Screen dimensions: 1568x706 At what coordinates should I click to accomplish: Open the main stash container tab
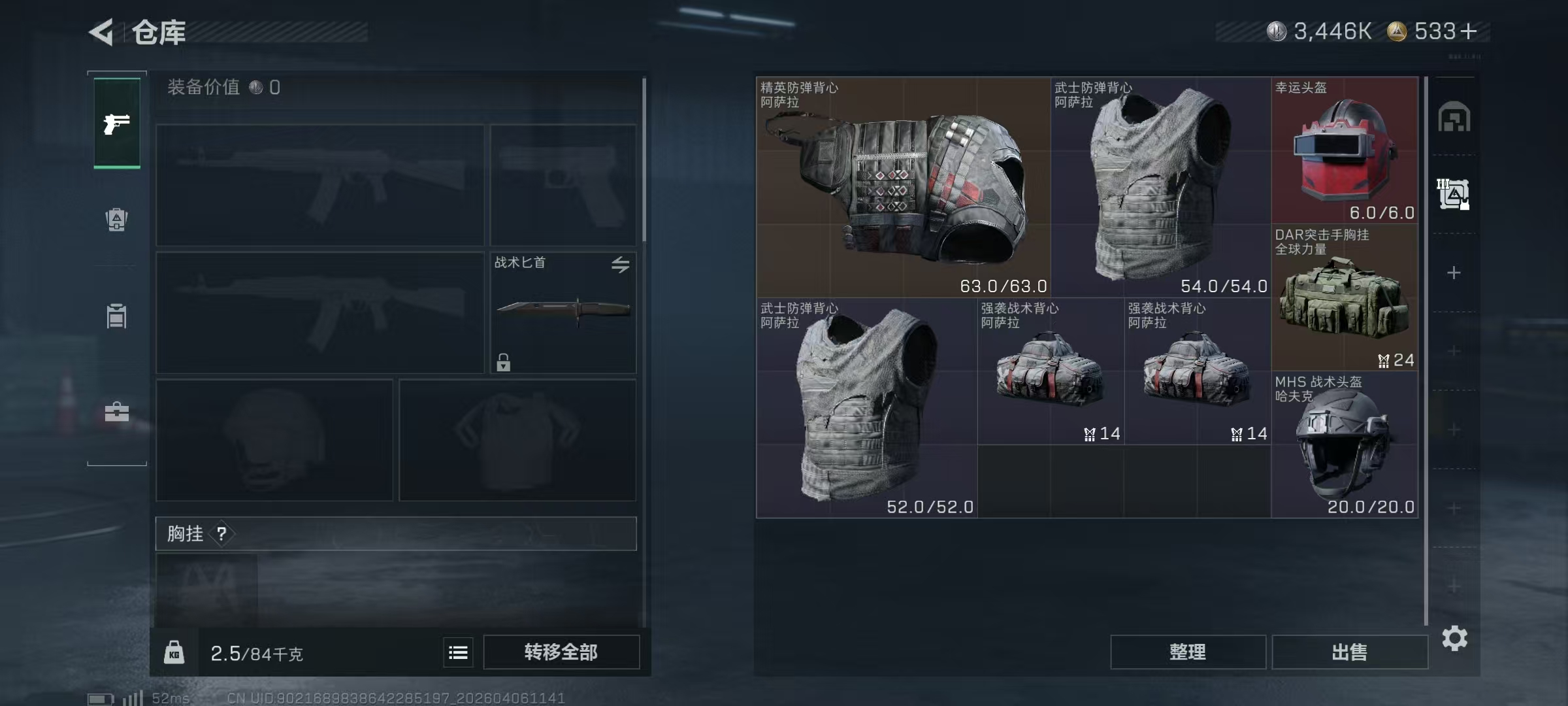click(1454, 118)
